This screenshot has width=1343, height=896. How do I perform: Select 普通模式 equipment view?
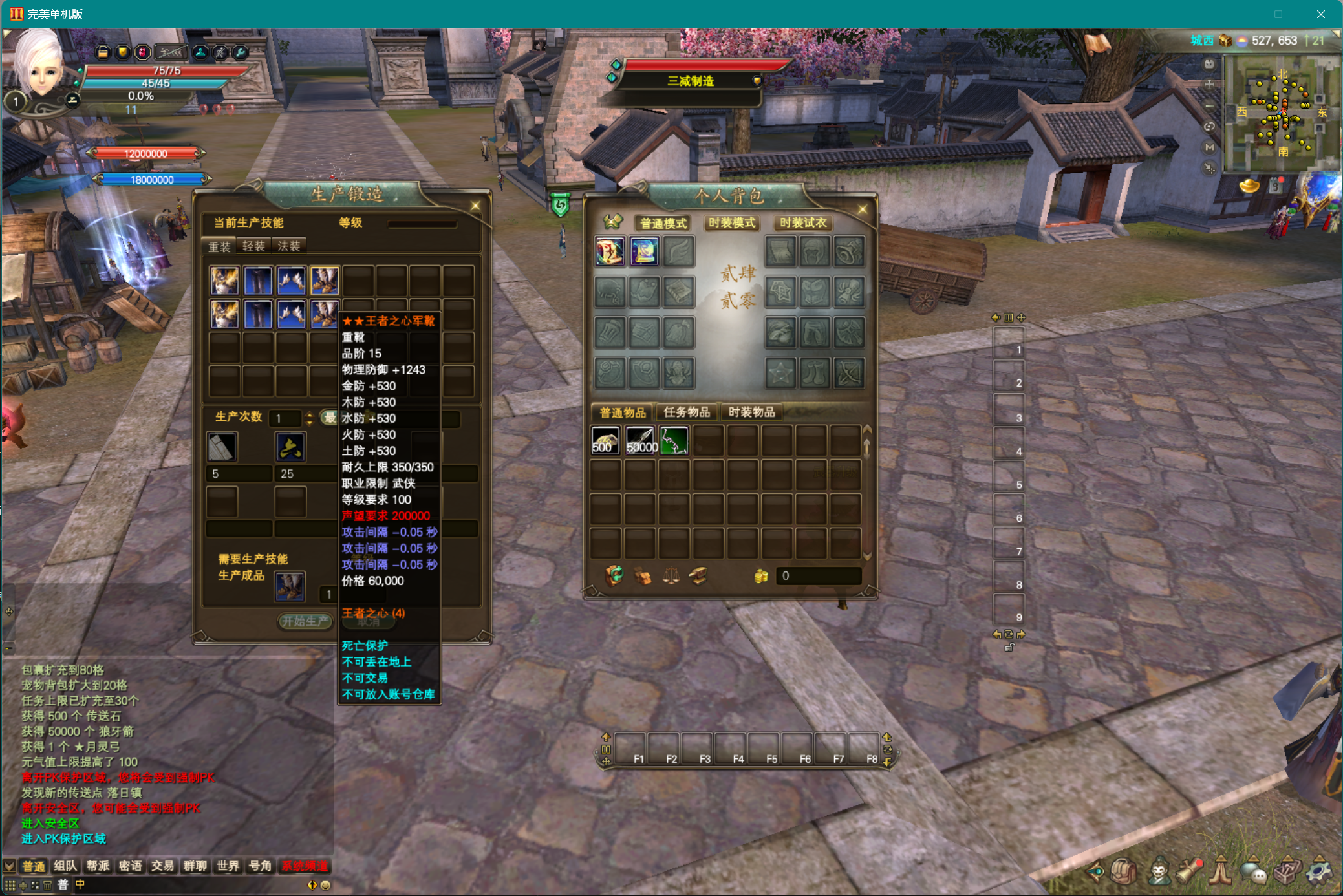tap(663, 223)
